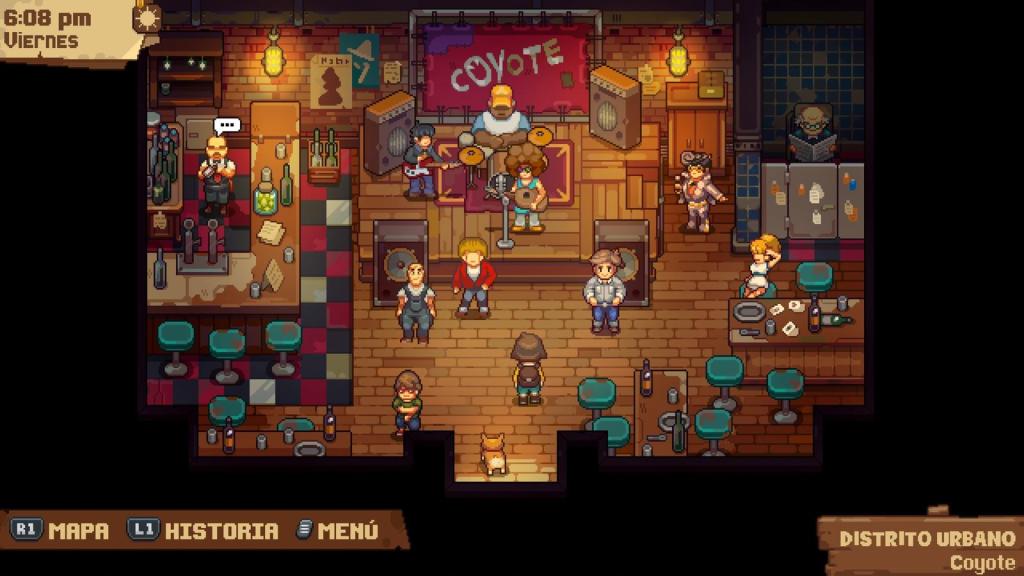
Task: Open the Menú button
Action: tap(338, 531)
